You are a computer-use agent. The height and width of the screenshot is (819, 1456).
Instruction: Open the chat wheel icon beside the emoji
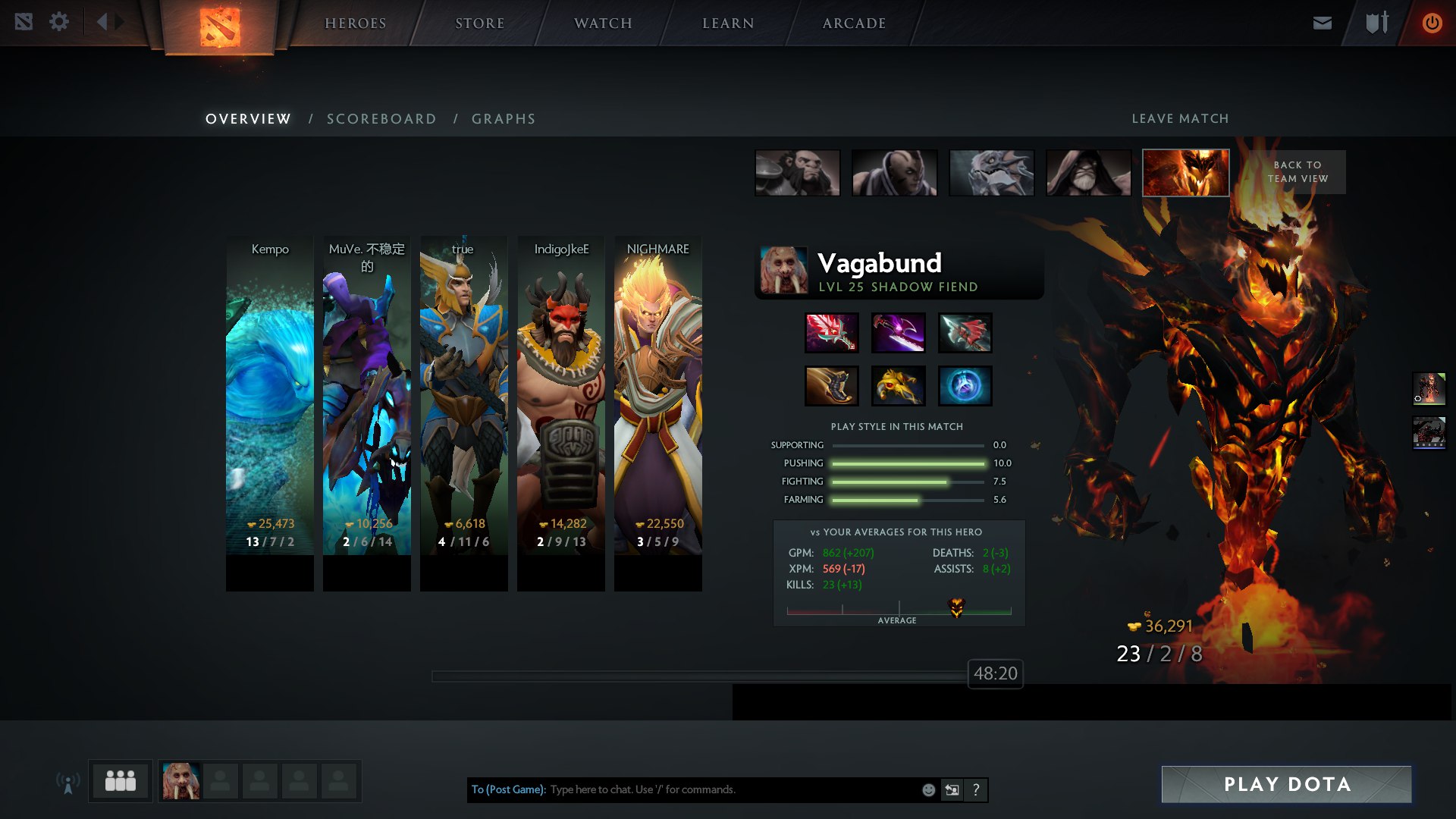point(952,789)
